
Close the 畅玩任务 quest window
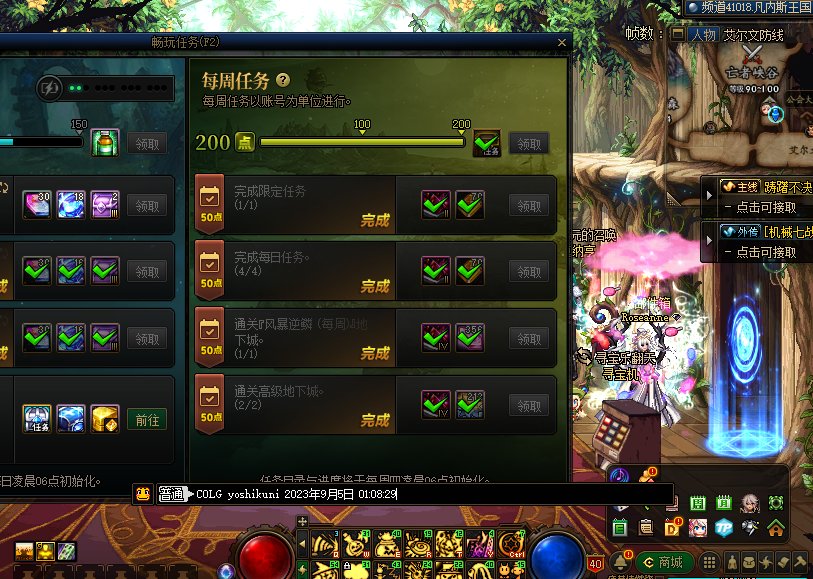[x=562, y=43]
